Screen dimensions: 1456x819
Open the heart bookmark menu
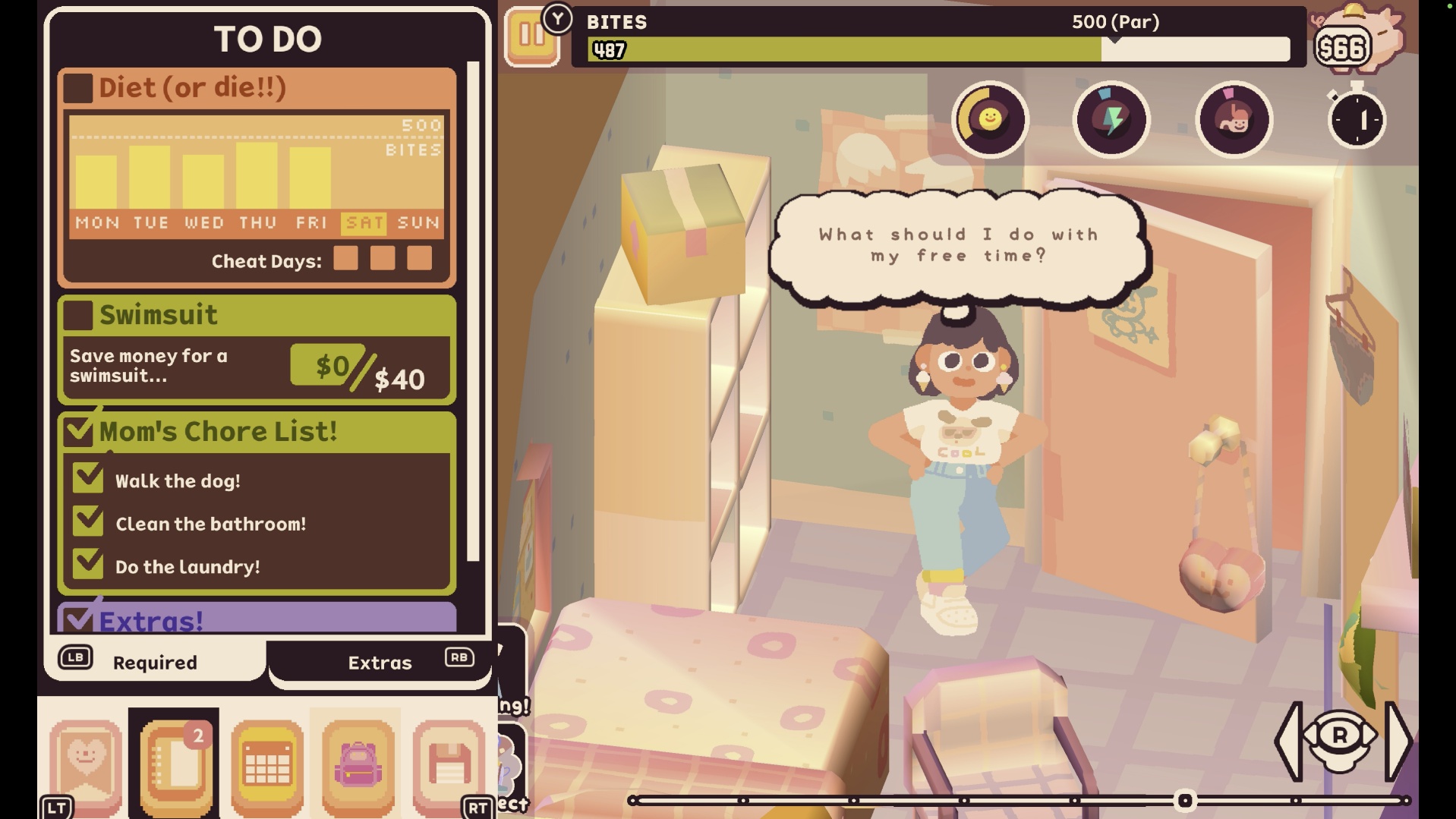[86, 763]
